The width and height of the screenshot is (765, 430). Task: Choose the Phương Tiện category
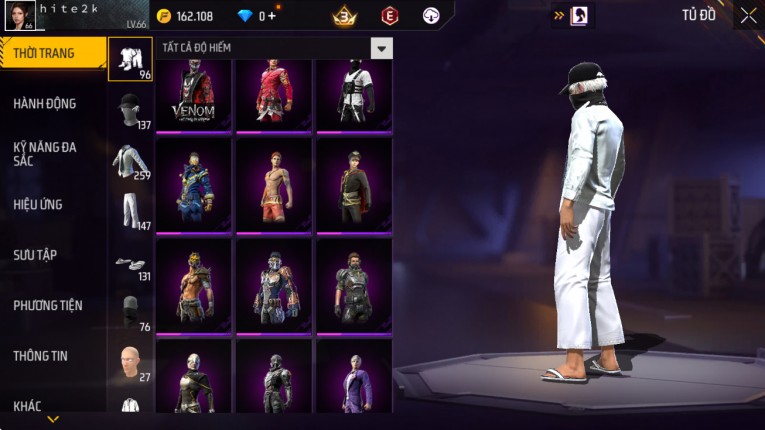[x=48, y=305]
